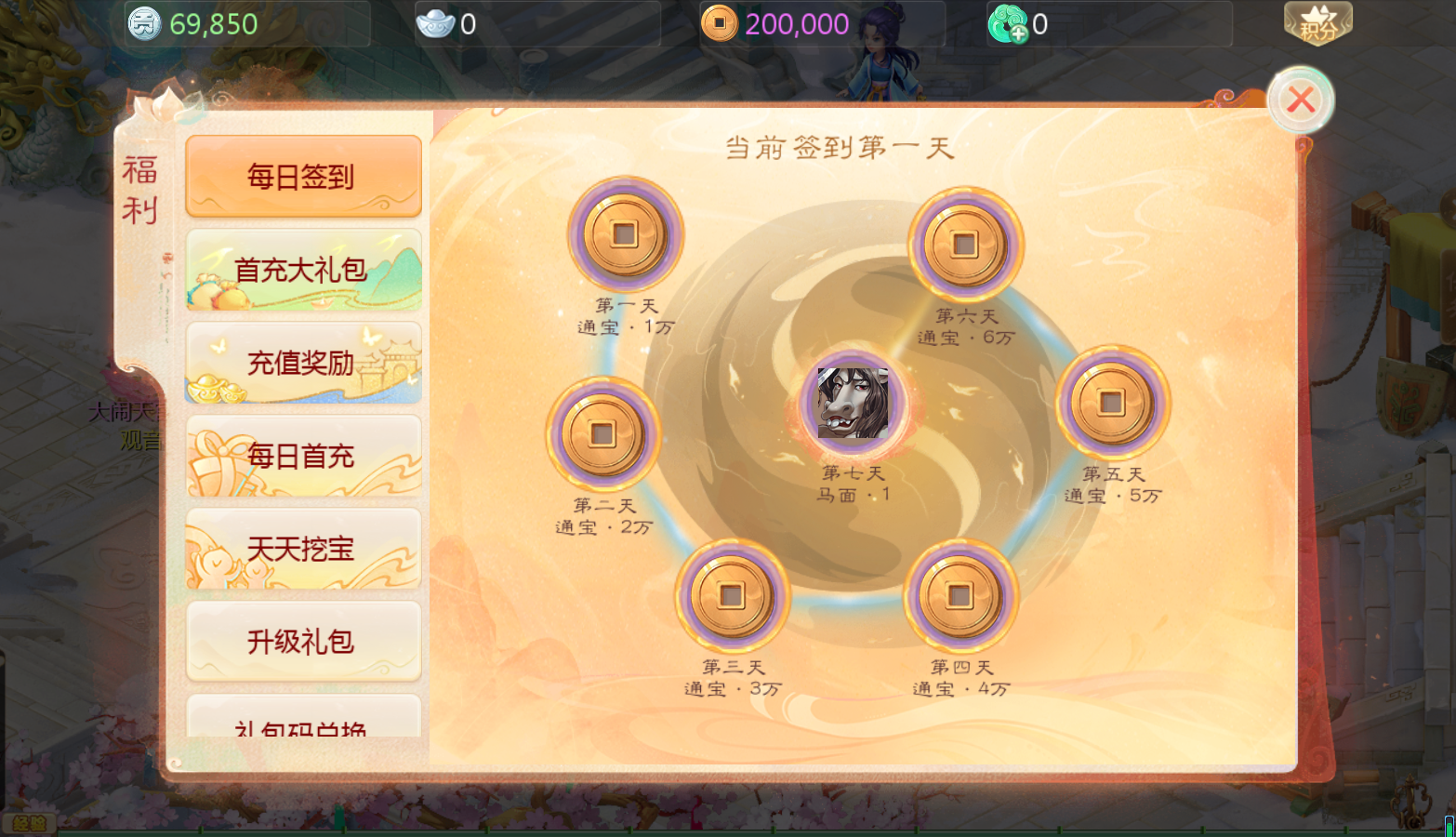Claim the 第一天 coin reward

625,234
